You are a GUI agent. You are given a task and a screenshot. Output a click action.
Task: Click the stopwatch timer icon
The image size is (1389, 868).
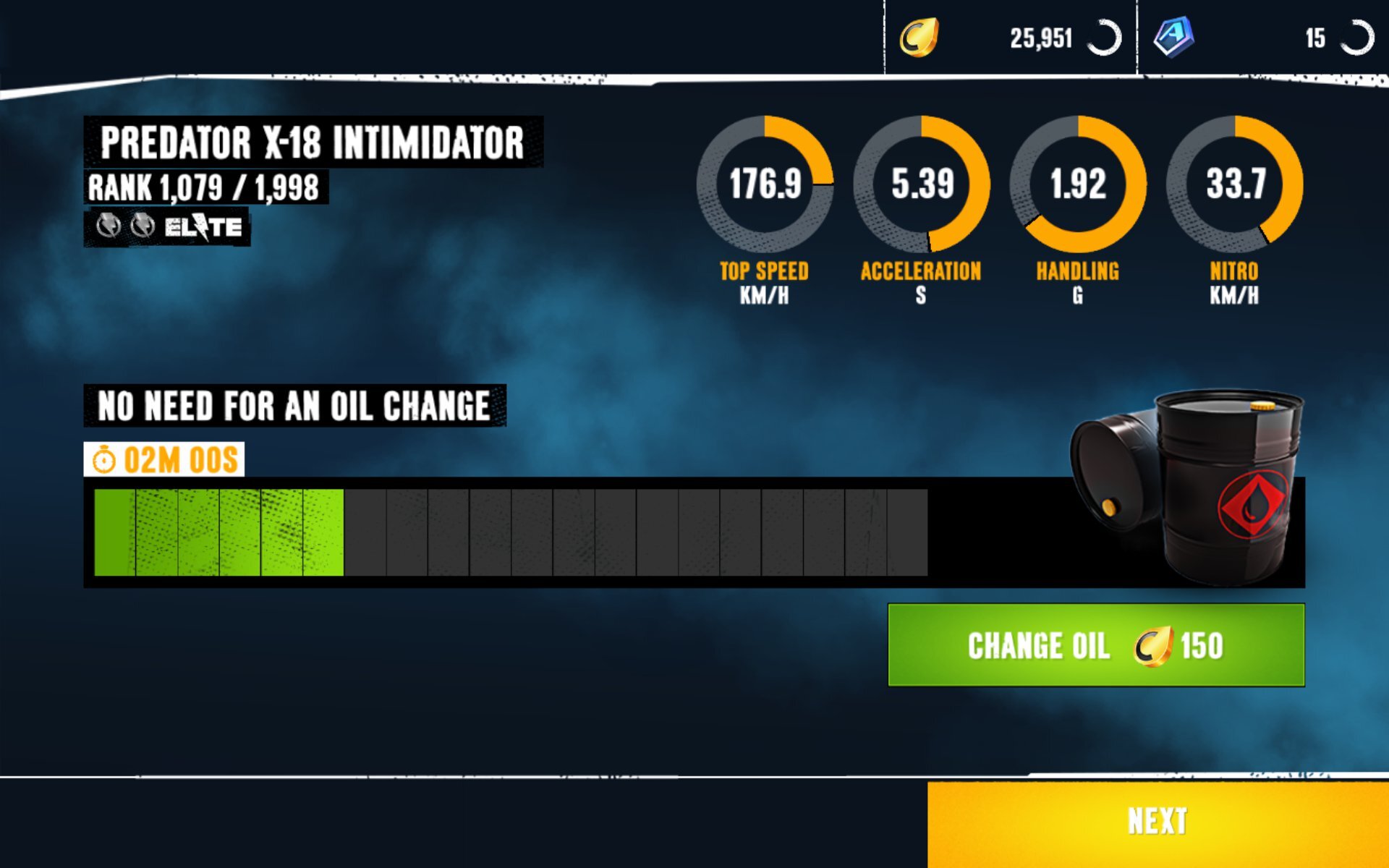coord(106,459)
